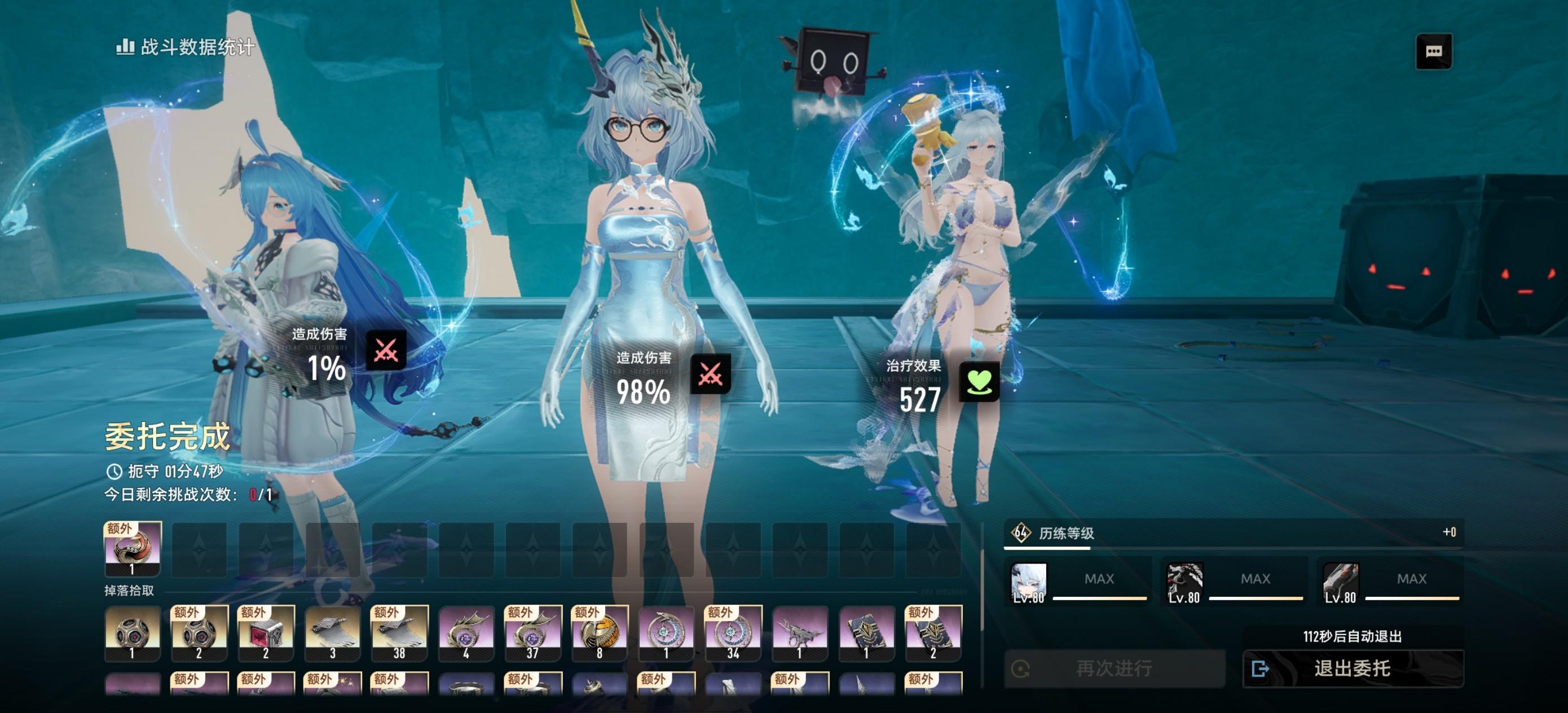Click the orange-accented blade weapon Lv.80 thumbnail
Screen dimensions: 1568x713
[1340, 583]
